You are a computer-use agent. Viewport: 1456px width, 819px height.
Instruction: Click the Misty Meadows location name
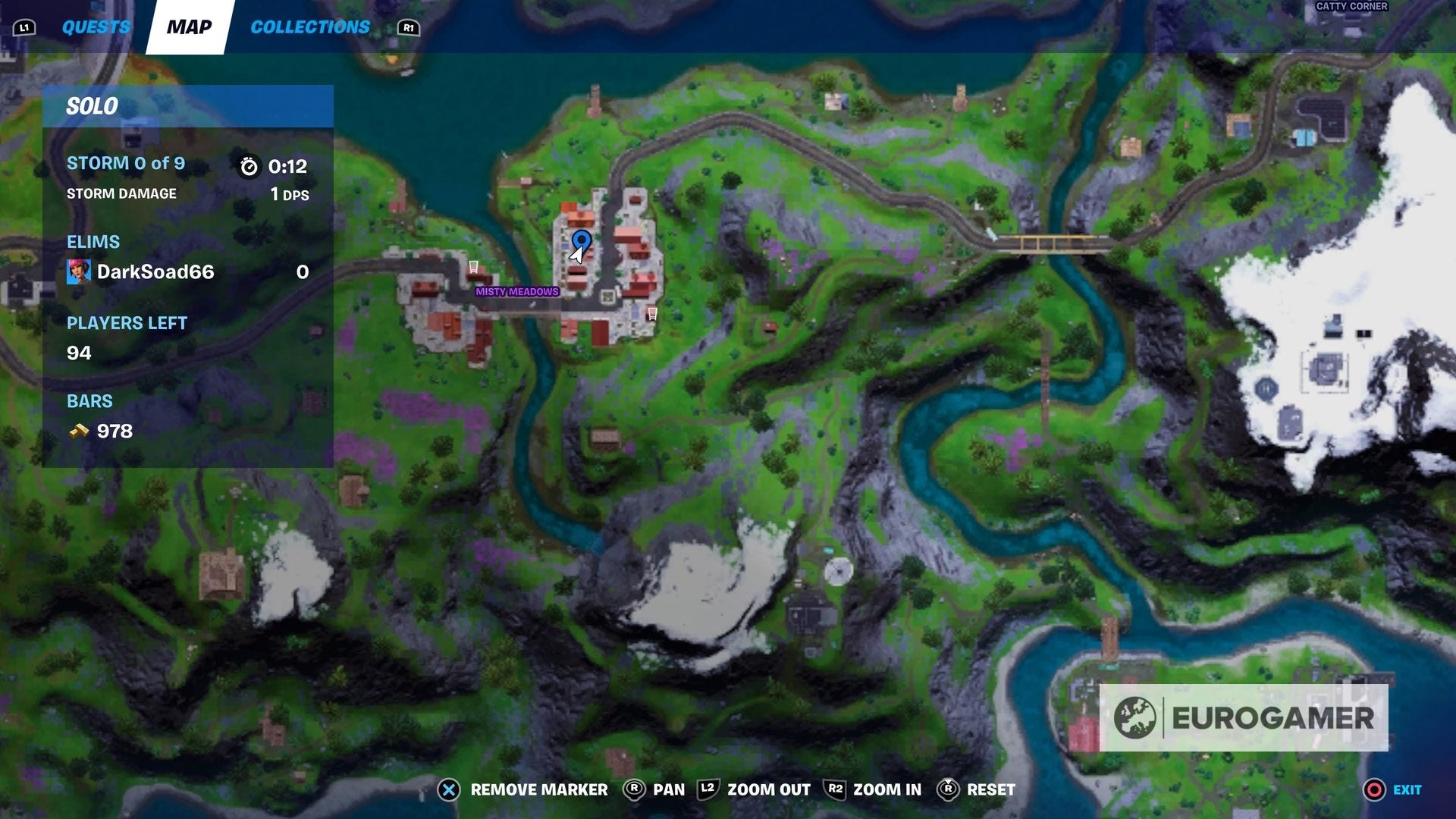coord(516,291)
